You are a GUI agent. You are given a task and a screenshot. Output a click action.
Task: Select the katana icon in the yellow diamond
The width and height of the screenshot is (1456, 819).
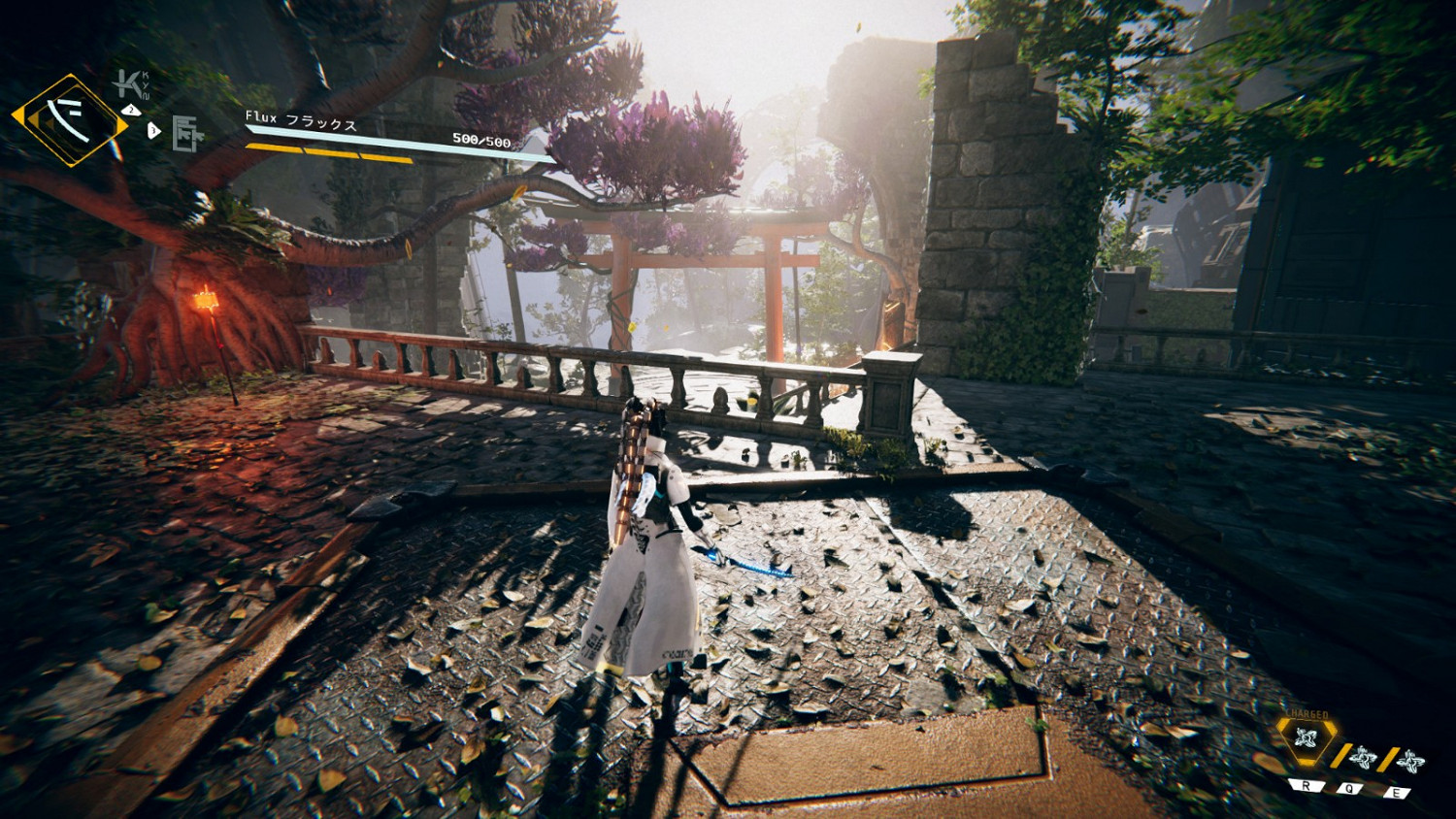click(x=70, y=116)
